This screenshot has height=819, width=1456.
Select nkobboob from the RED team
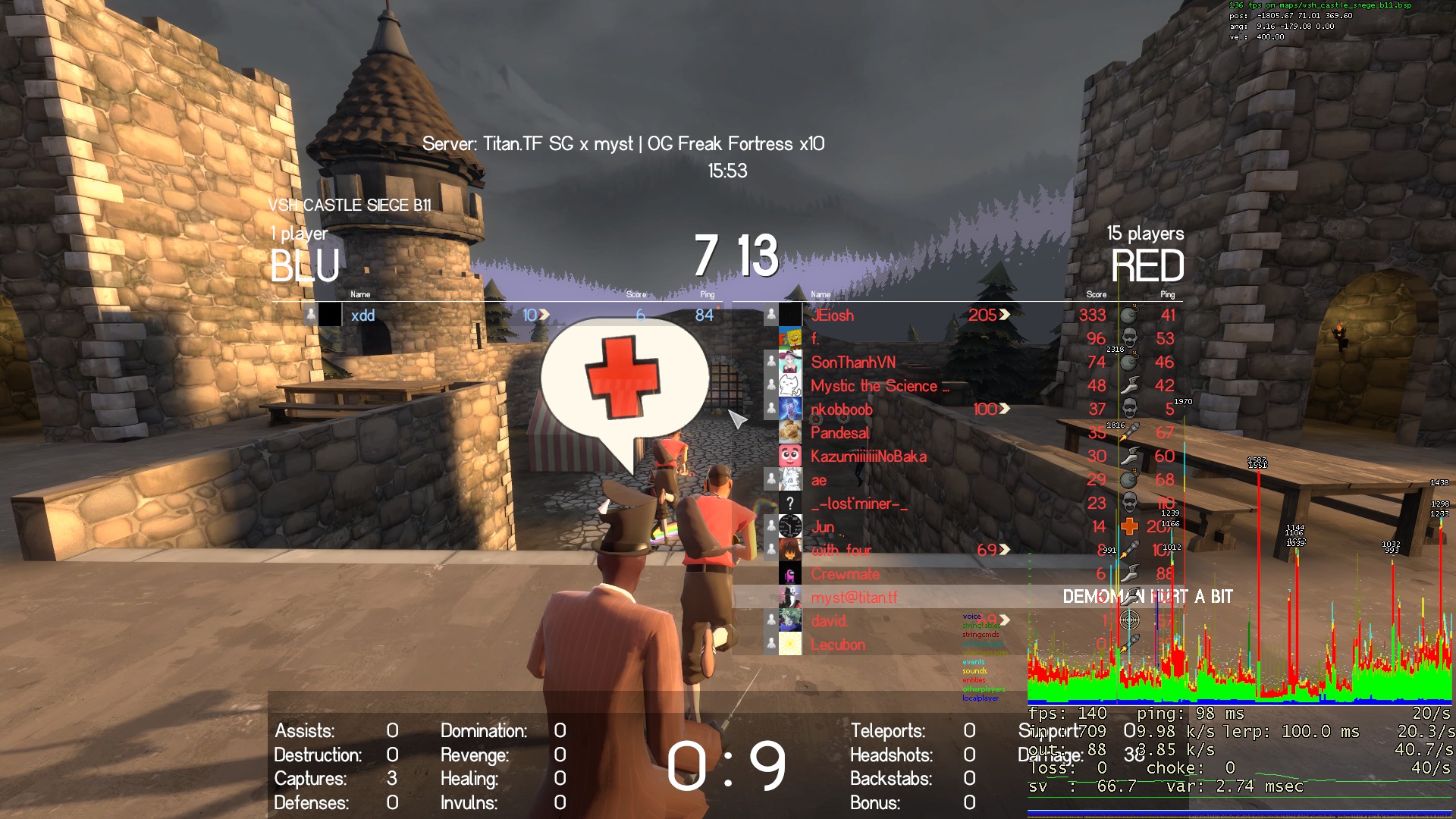(841, 409)
